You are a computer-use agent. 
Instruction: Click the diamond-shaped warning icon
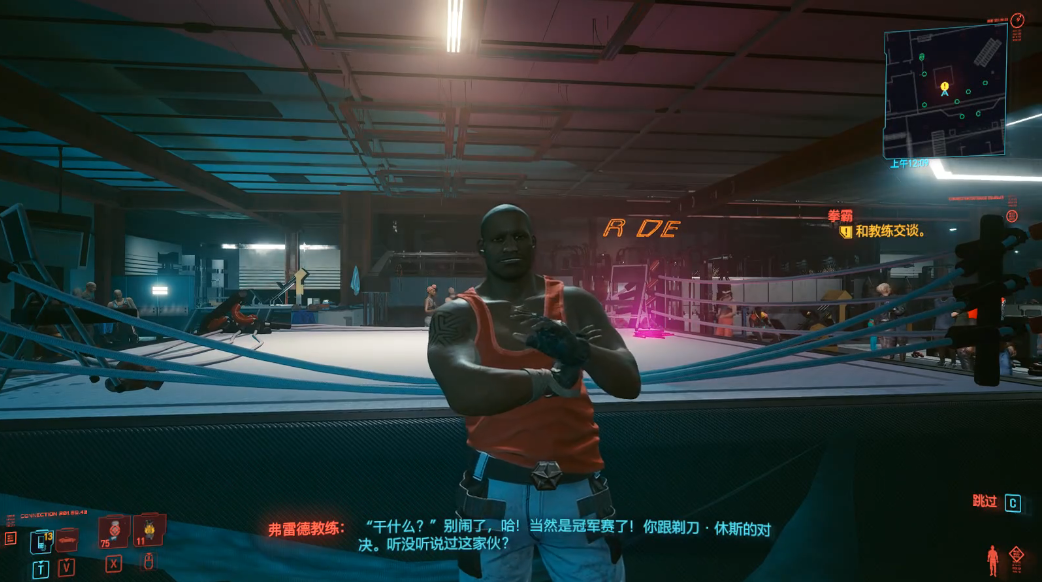[x=1018, y=553]
